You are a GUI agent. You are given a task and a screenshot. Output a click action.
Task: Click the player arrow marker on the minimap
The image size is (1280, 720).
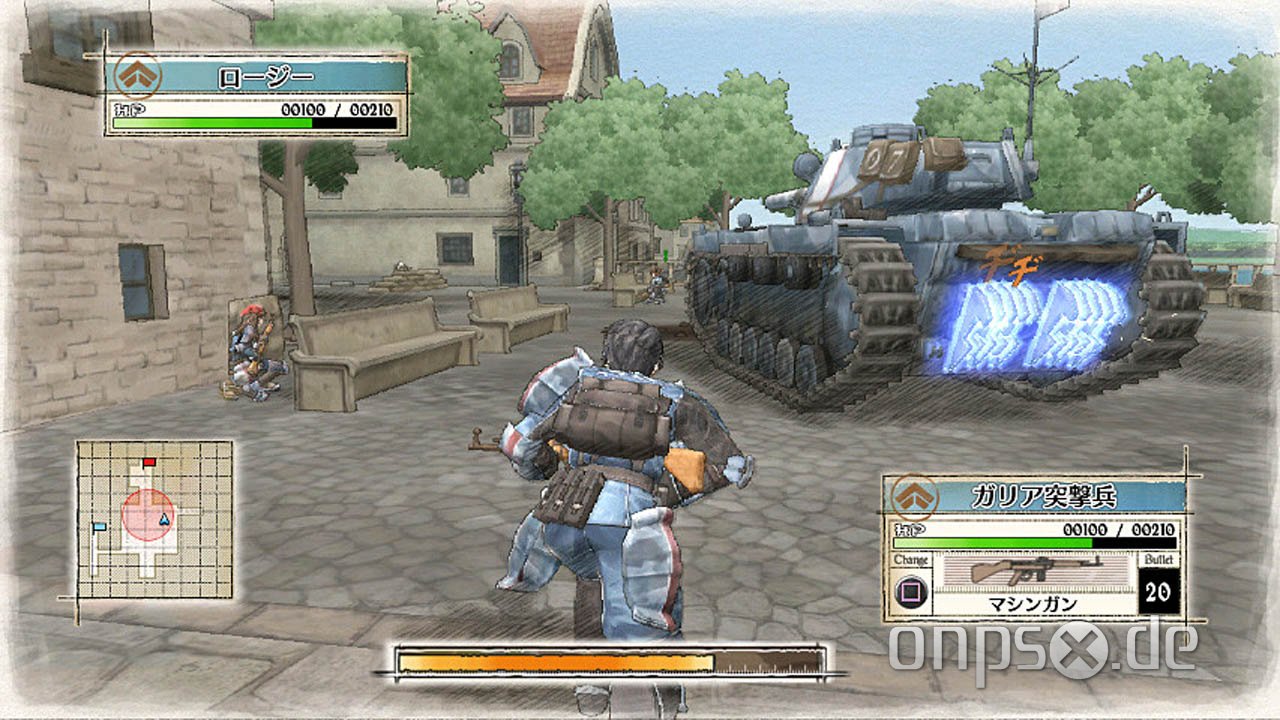[x=166, y=520]
